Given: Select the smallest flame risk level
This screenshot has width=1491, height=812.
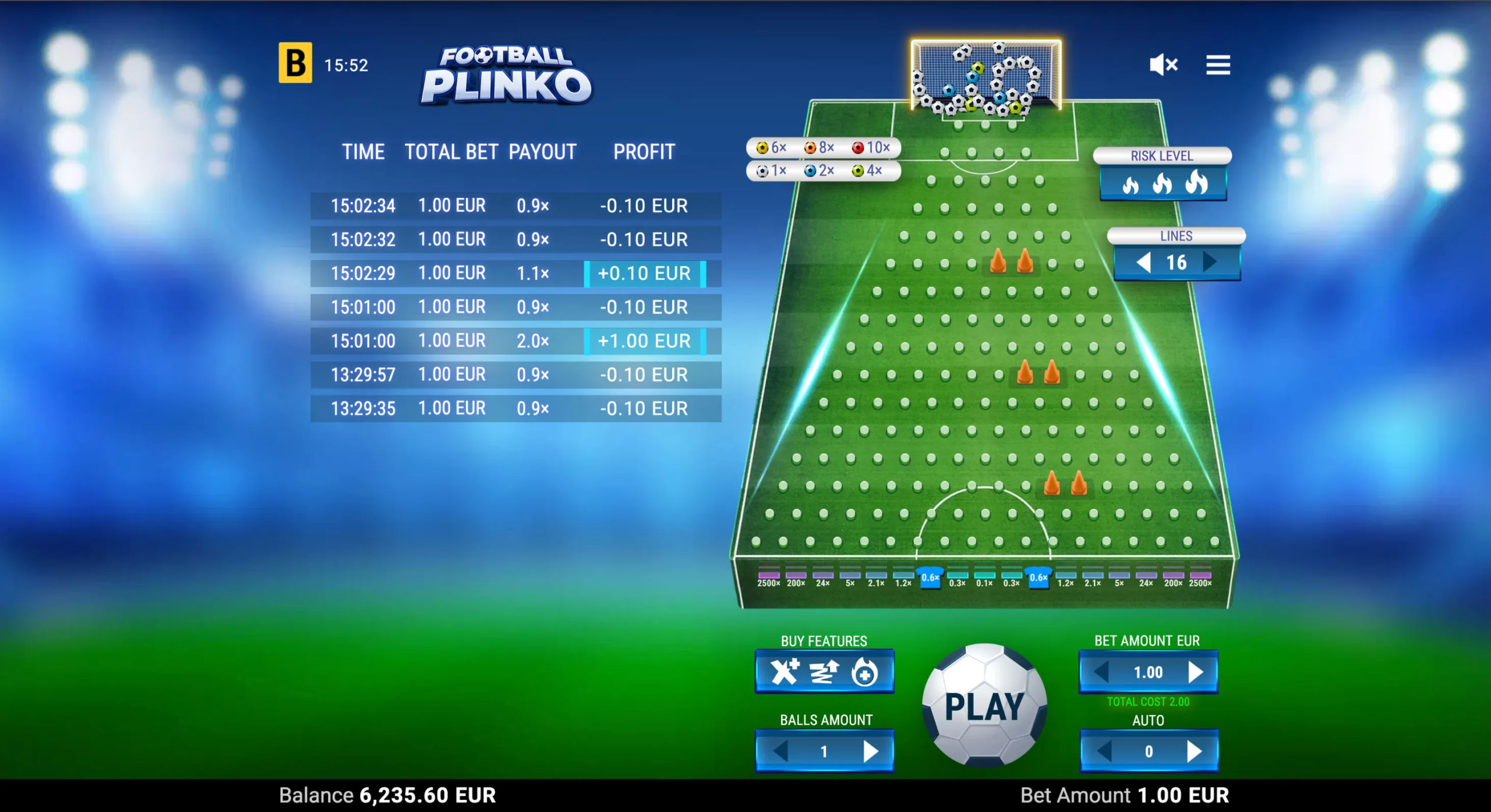Looking at the screenshot, I should pyautogui.click(x=1130, y=185).
